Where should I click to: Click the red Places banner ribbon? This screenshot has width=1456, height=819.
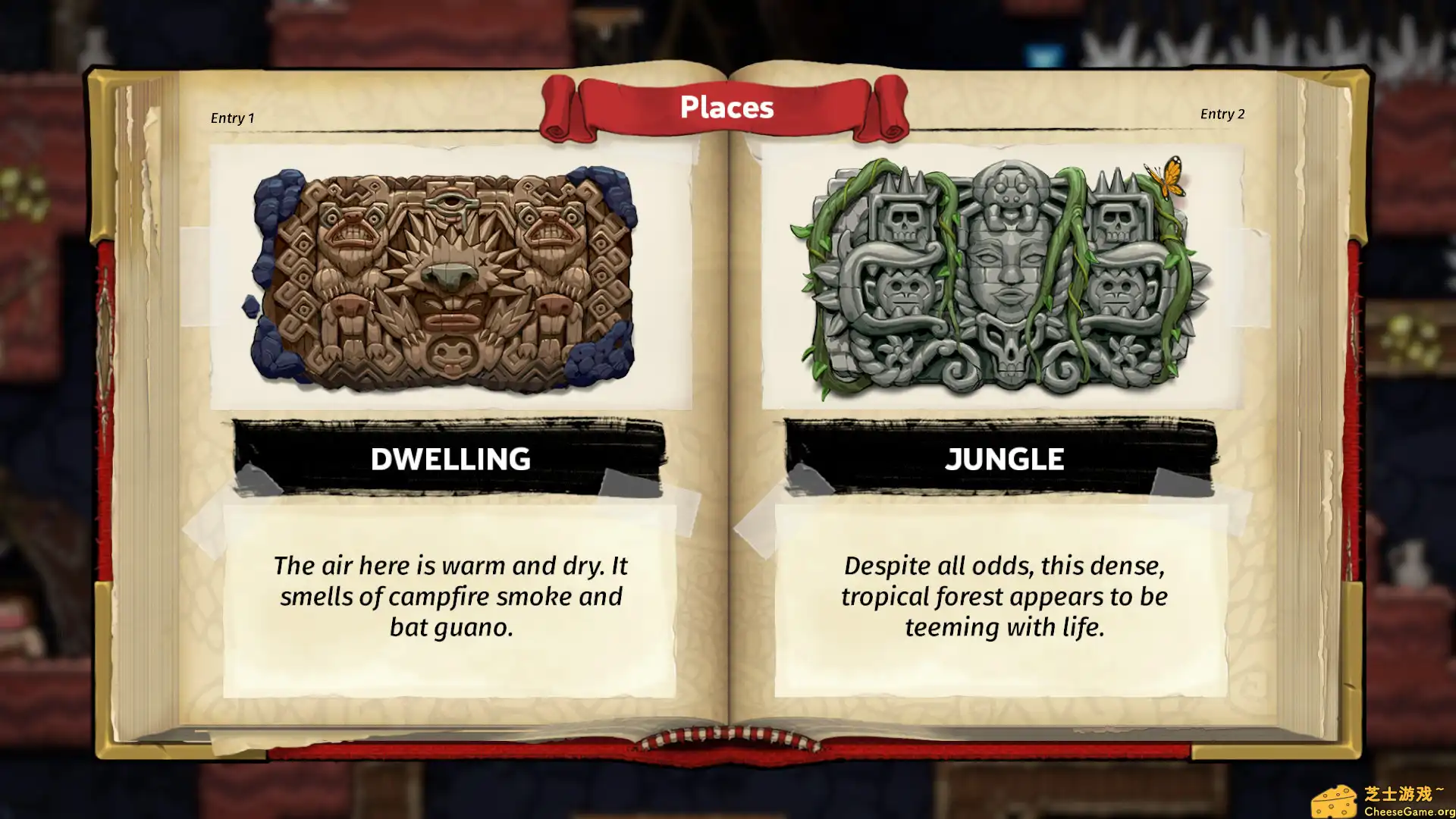coord(726,107)
